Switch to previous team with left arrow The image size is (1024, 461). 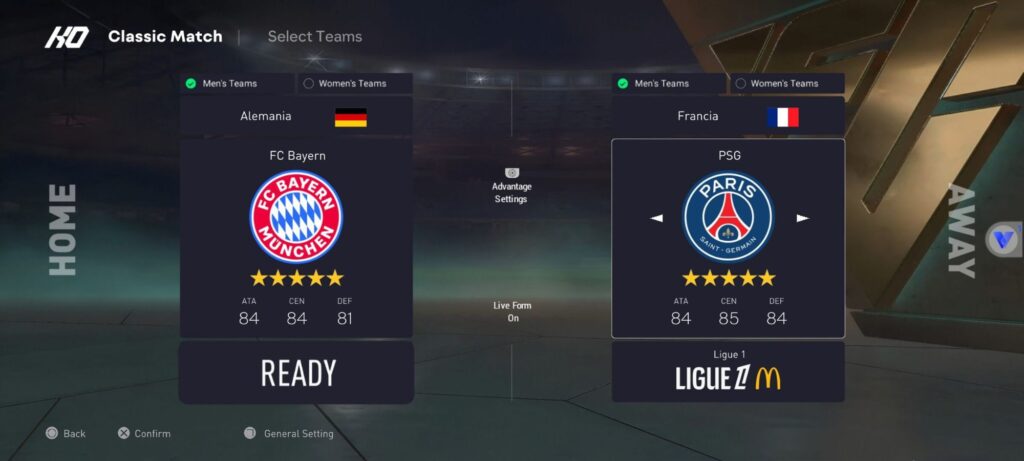tap(657, 218)
